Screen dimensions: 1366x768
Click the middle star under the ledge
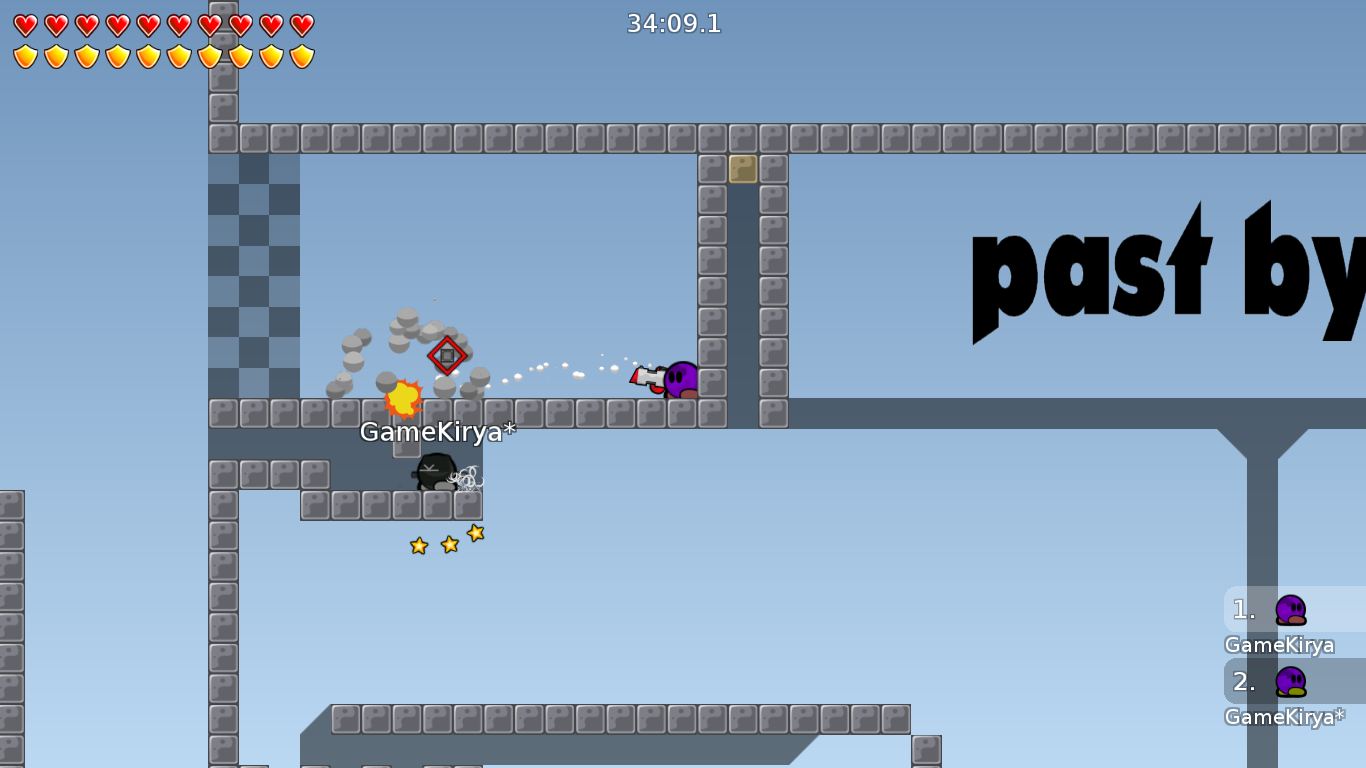447,543
